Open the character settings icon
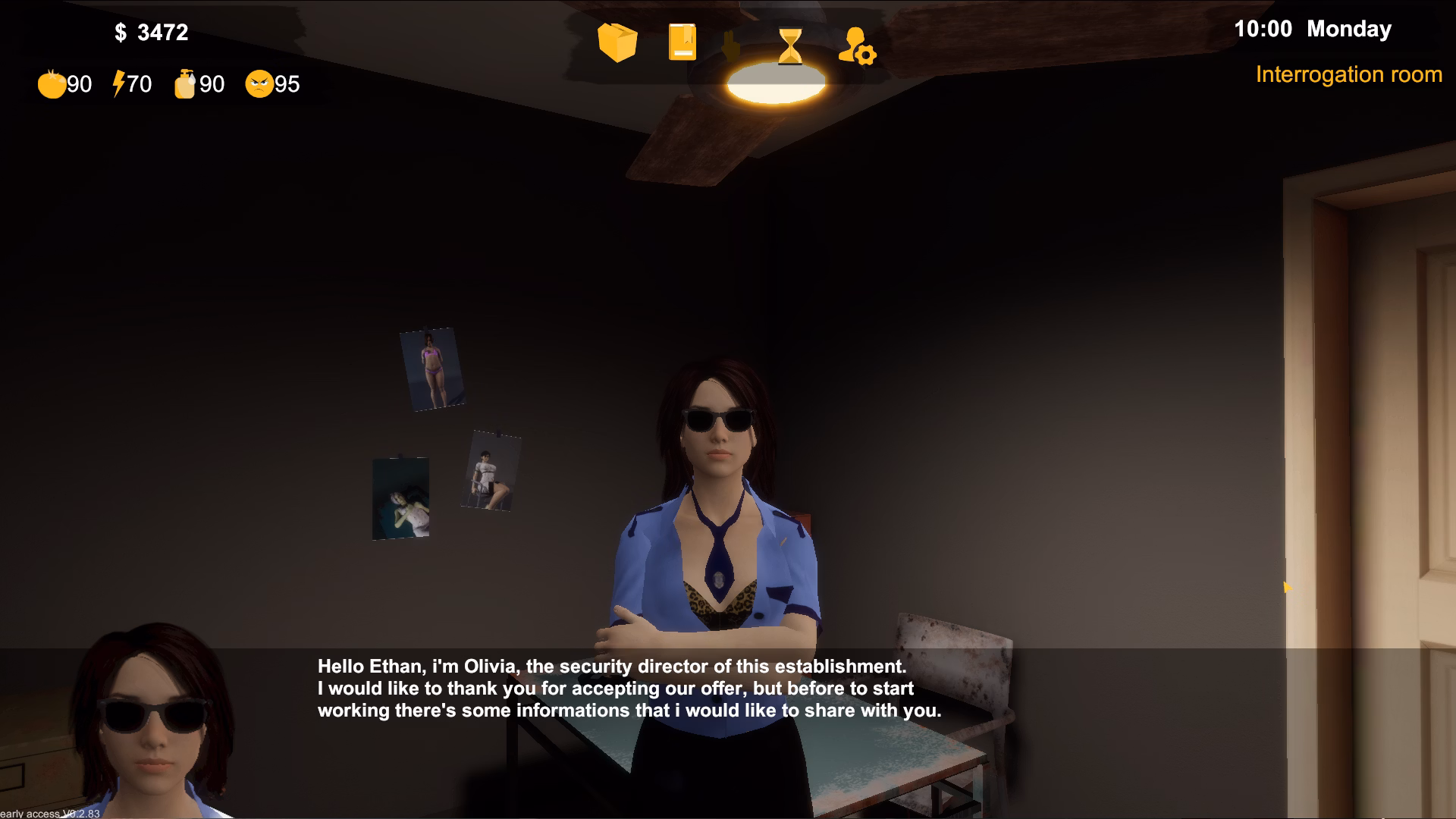The image size is (1456, 819). tap(856, 47)
